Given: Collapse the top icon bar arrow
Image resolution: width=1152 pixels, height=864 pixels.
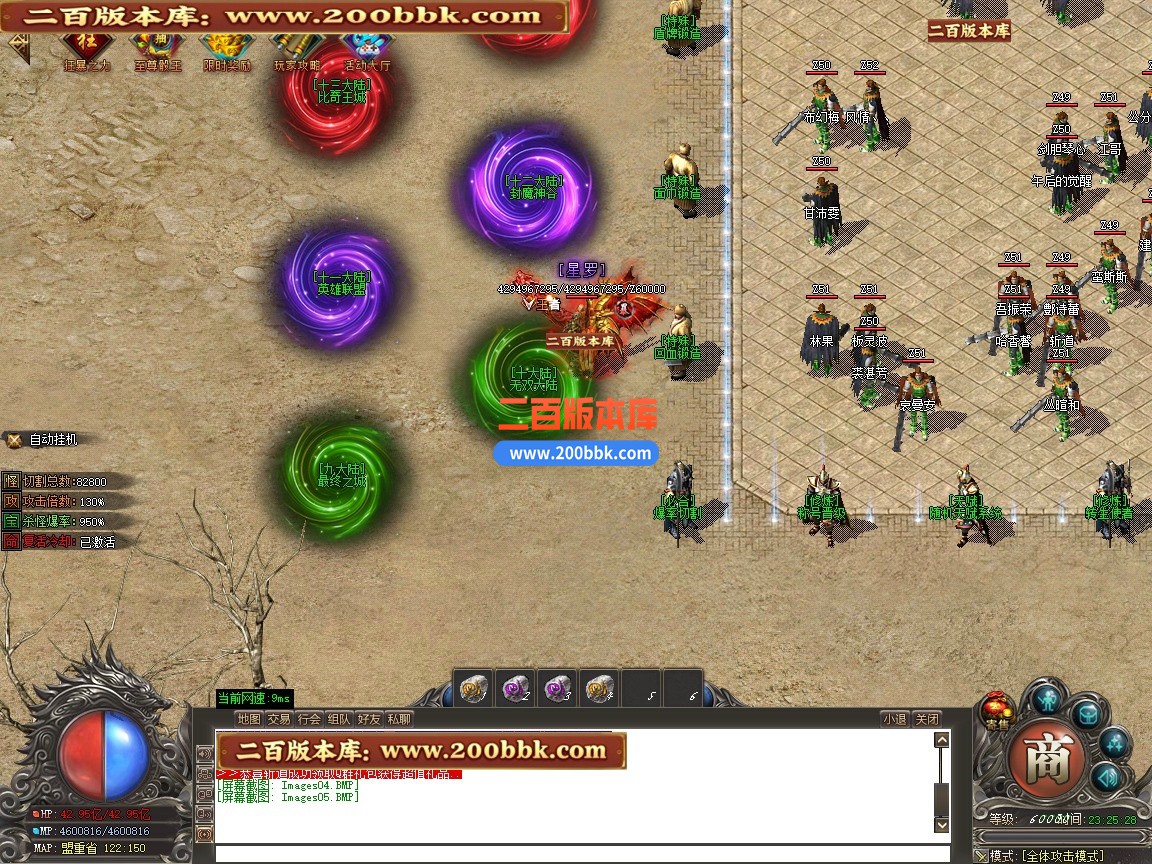Looking at the screenshot, I should pos(18,46).
